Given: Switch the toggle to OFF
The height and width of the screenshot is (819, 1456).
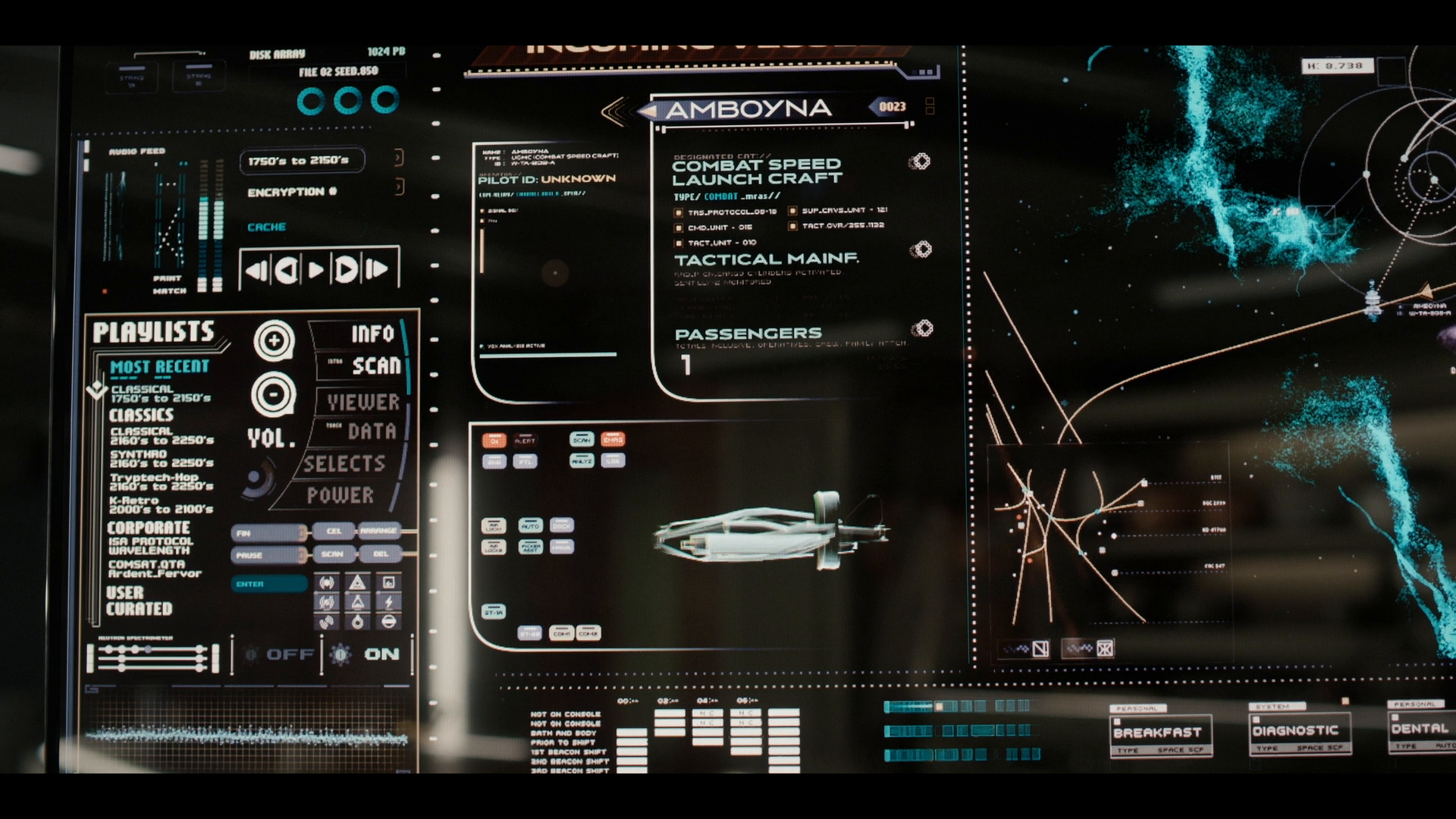Looking at the screenshot, I should click(290, 654).
